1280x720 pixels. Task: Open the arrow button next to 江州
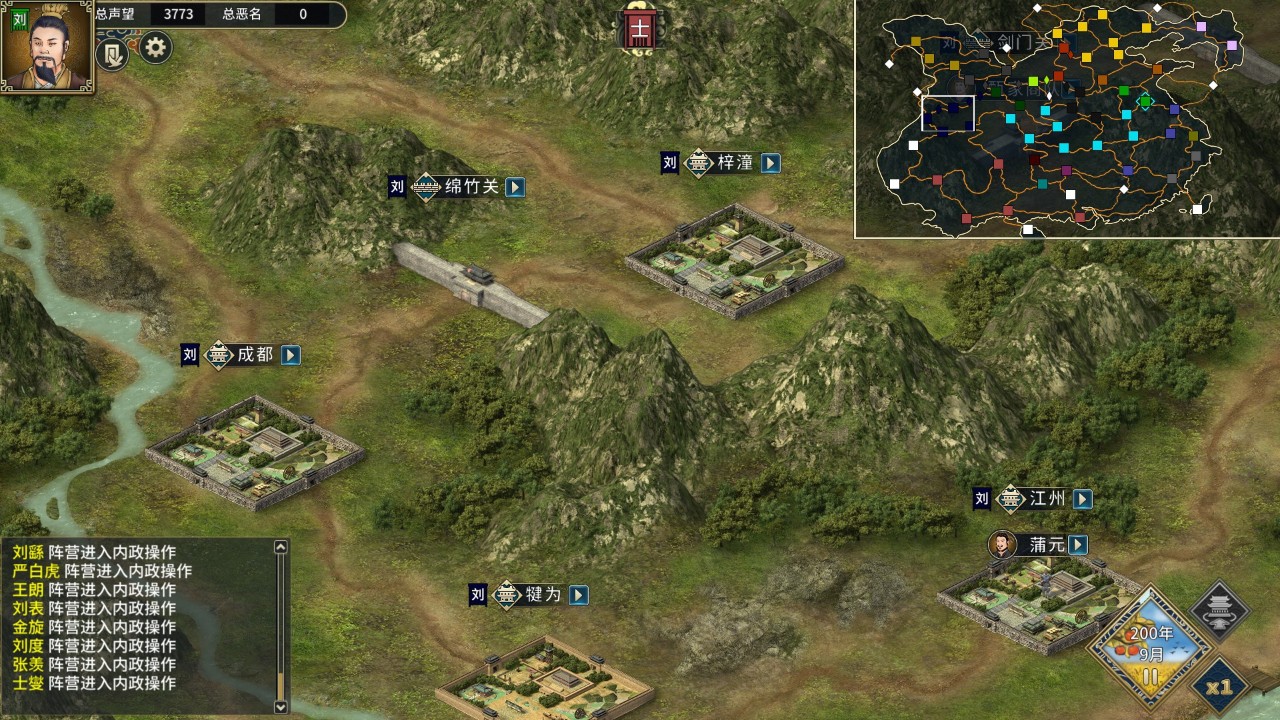(1082, 499)
